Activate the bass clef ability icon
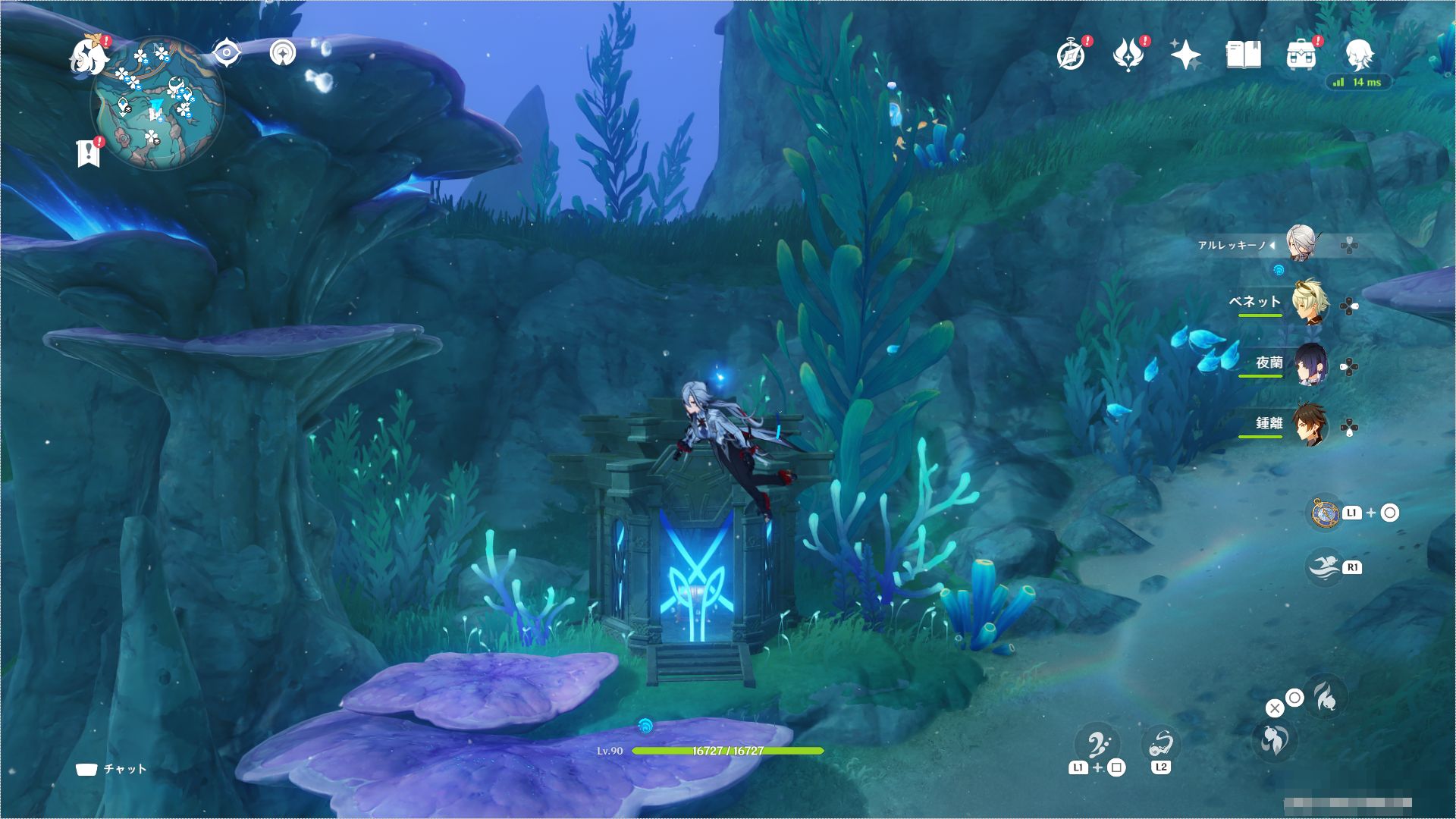Viewport: 1456px width, 819px height. (1099, 743)
